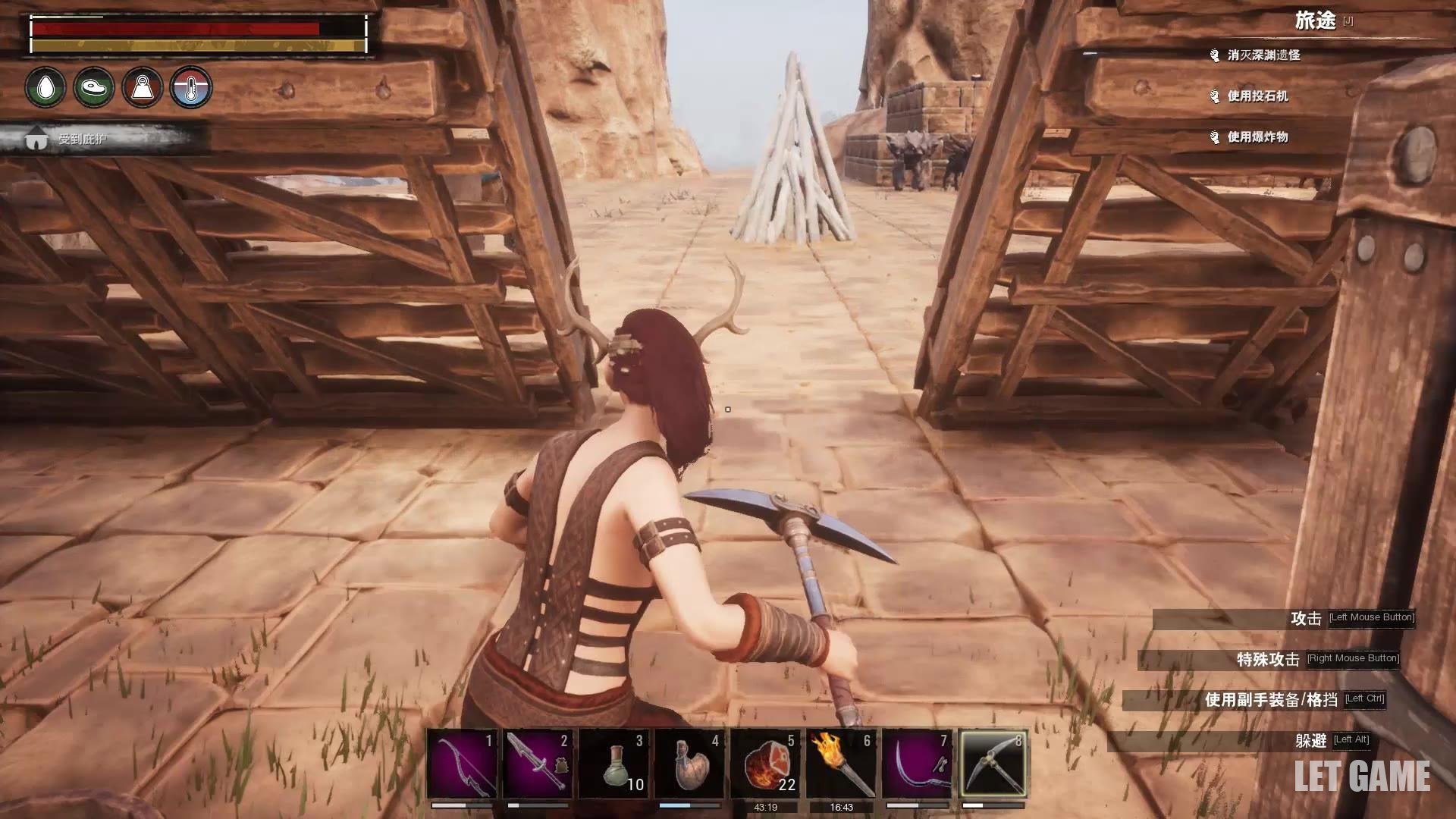1456x819 pixels.
Task: Select the pickaxe in hotbar slot 8
Action: pos(993,763)
